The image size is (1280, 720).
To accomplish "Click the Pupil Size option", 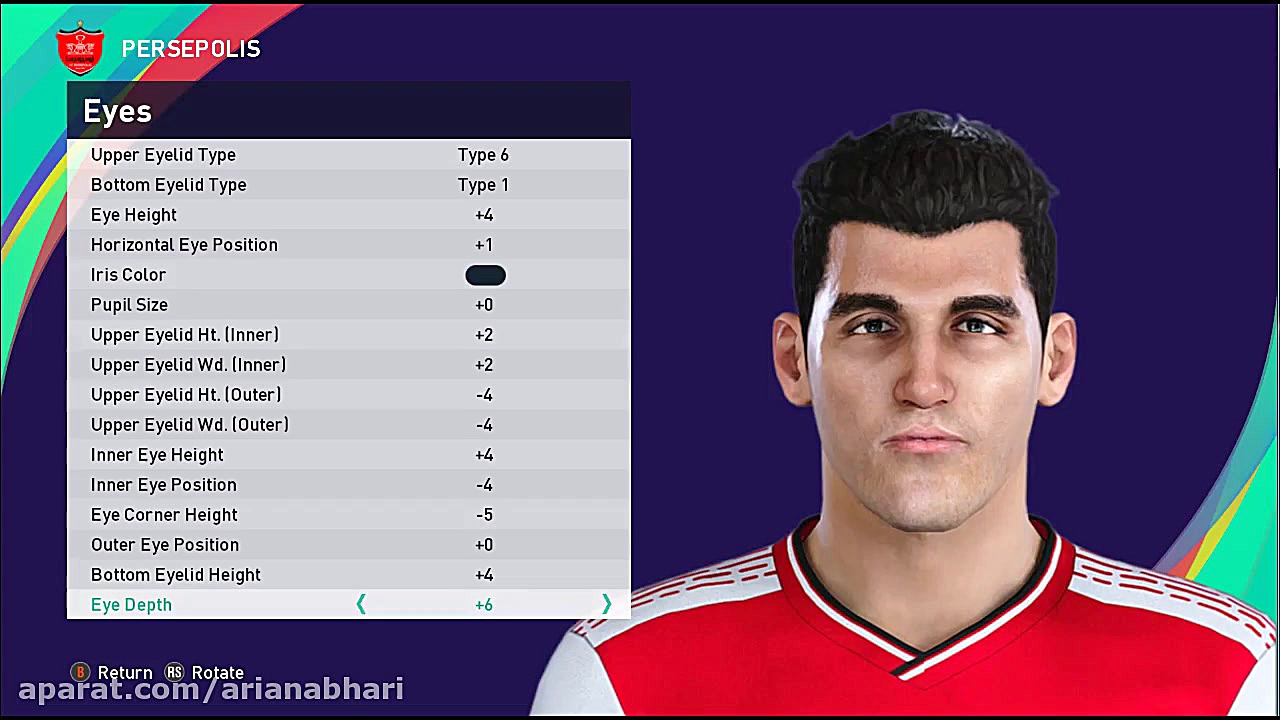I will point(300,305).
